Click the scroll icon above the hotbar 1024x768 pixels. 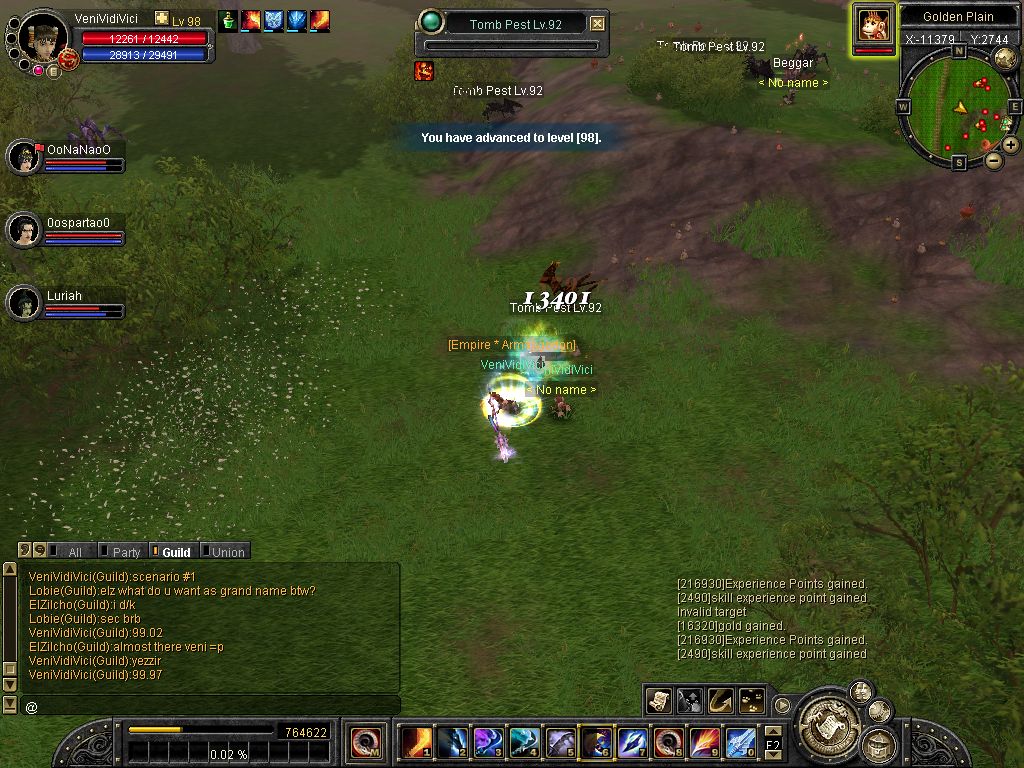point(658,701)
